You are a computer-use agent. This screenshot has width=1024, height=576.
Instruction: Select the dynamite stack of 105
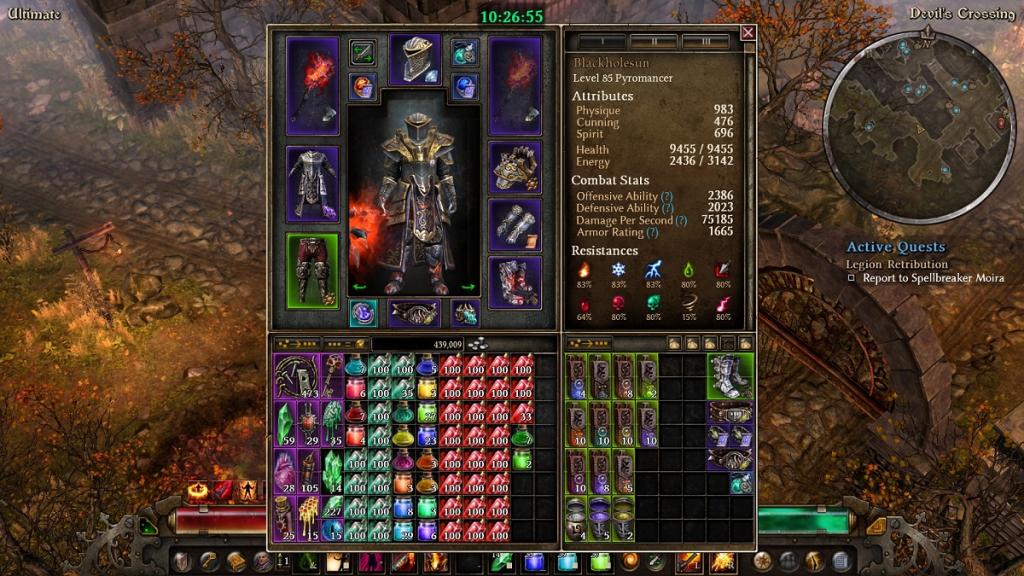[x=308, y=473]
